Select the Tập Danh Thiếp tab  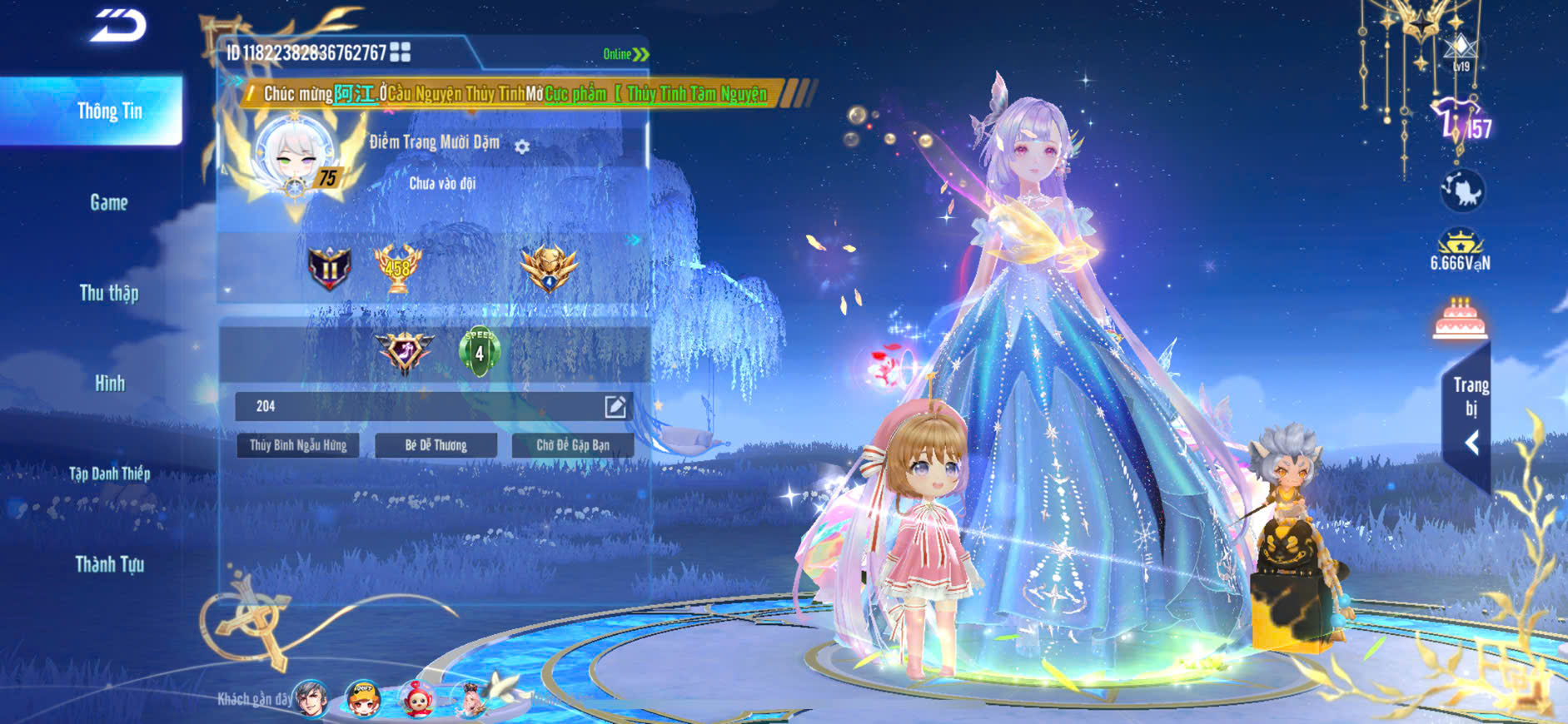coord(109,474)
